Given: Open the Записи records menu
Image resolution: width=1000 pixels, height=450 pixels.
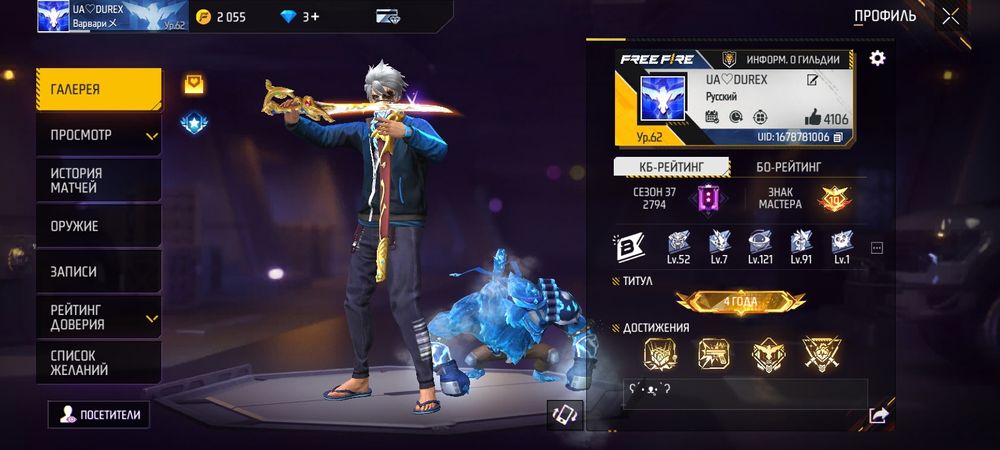Looking at the screenshot, I should (x=98, y=271).
